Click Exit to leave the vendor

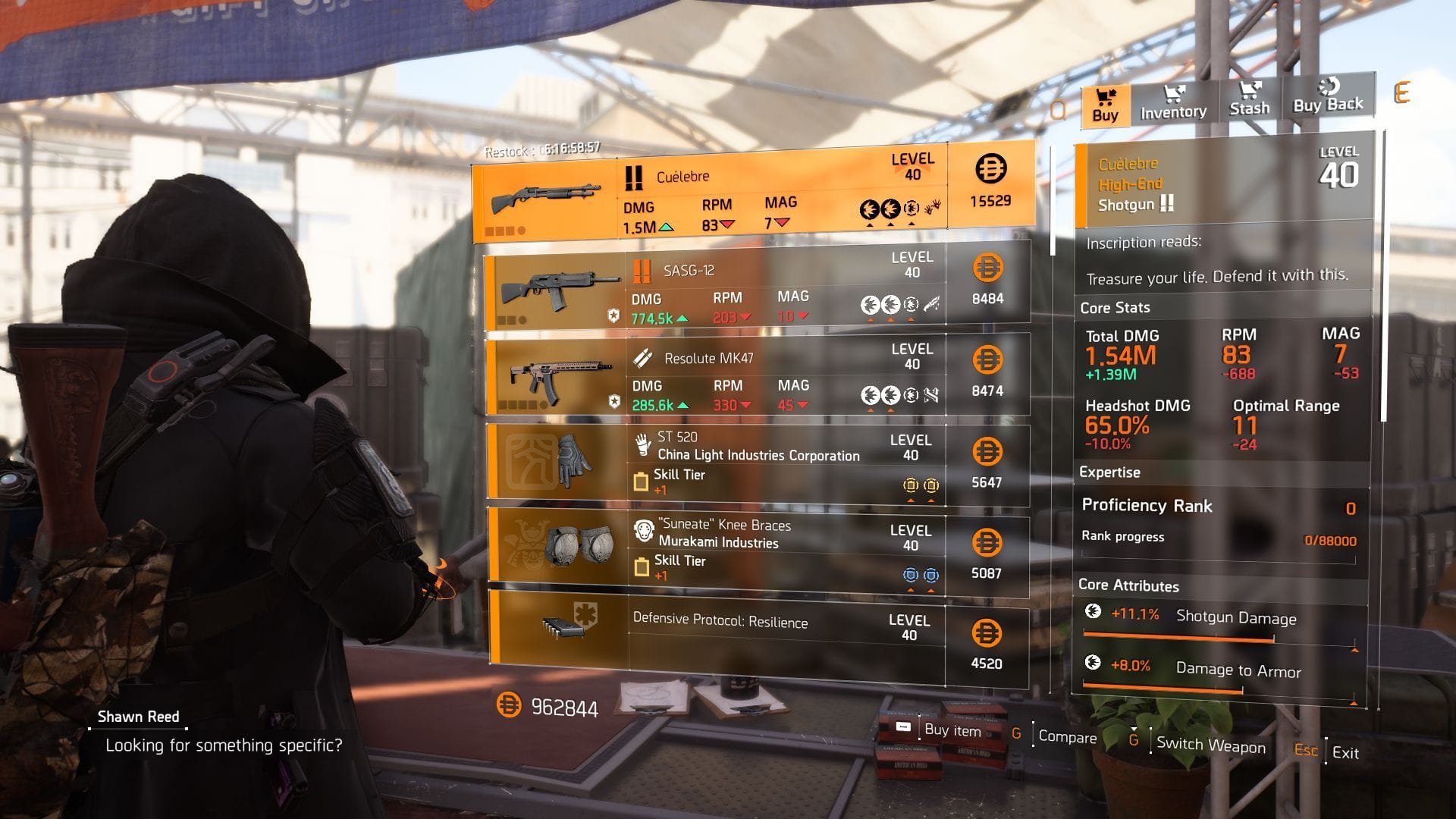coord(1346,753)
